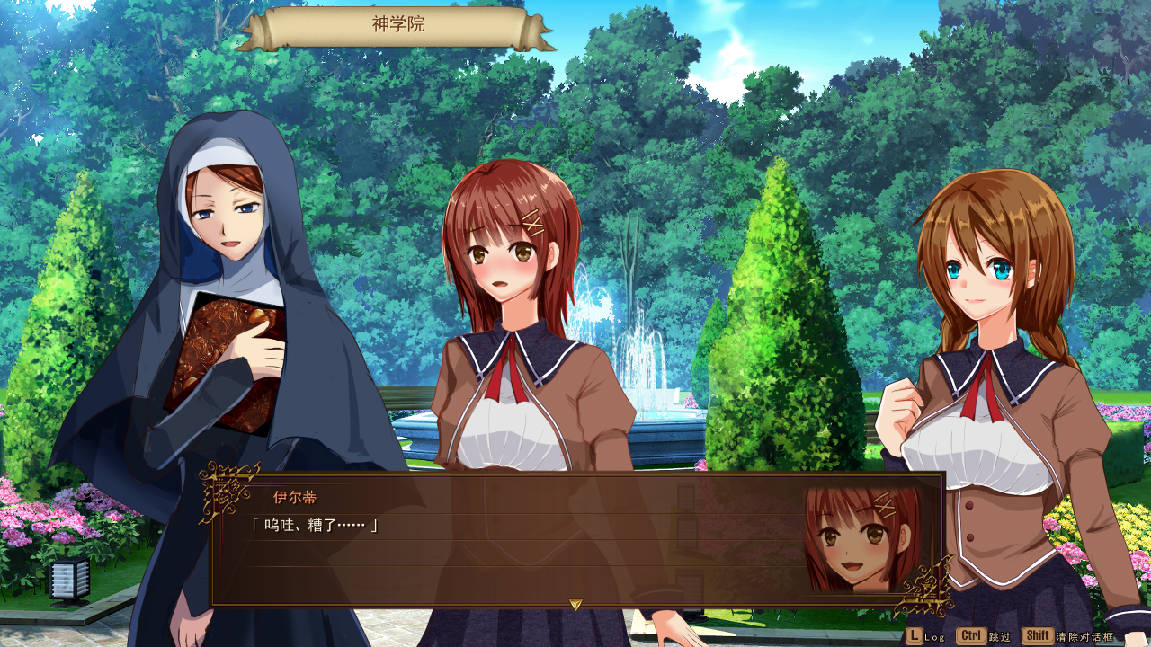Click the dialogue advance arrow indicator
The height and width of the screenshot is (647, 1151).
pyautogui.click(x=575, y=604)
